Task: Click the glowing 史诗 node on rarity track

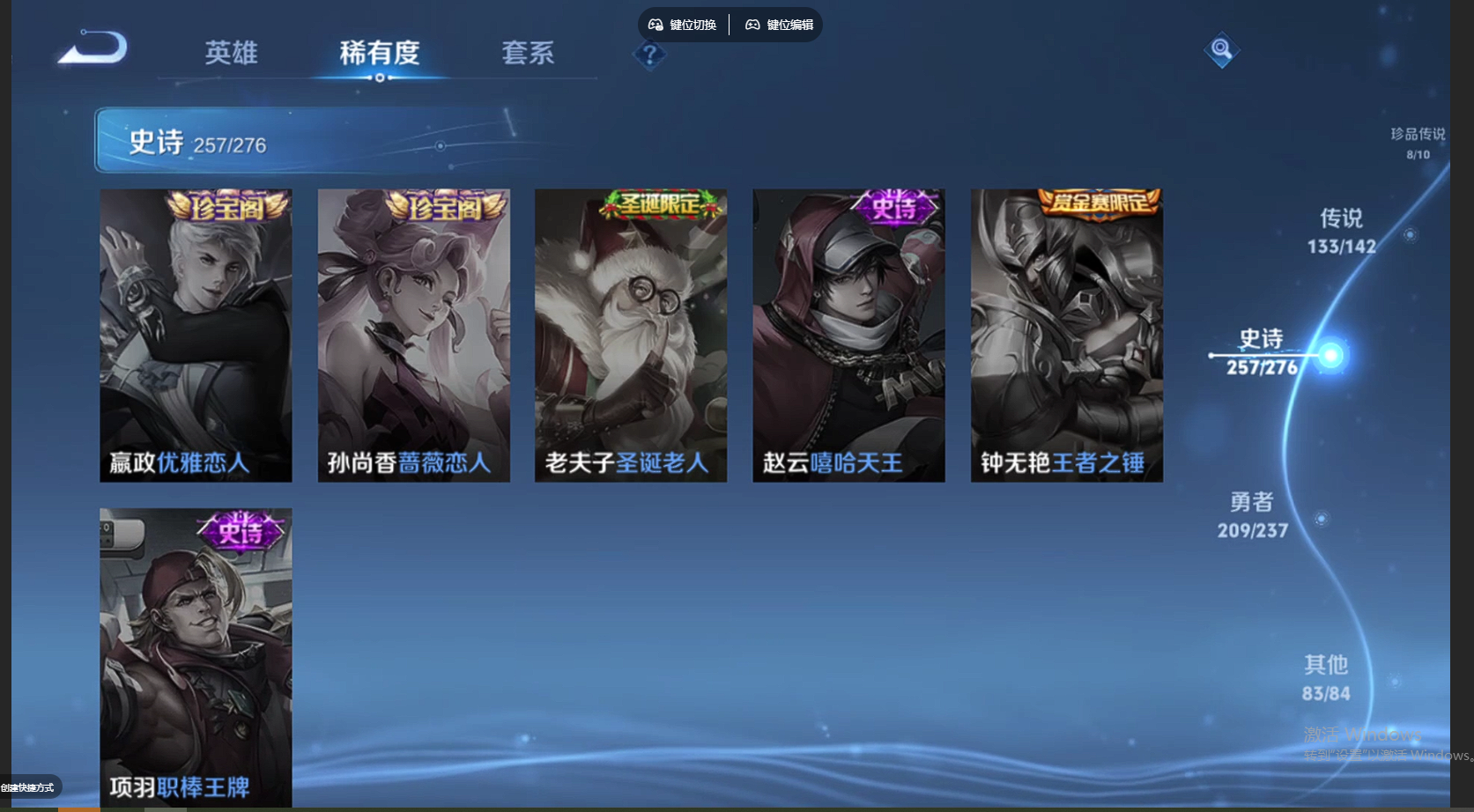Action: pos(1330,355)
